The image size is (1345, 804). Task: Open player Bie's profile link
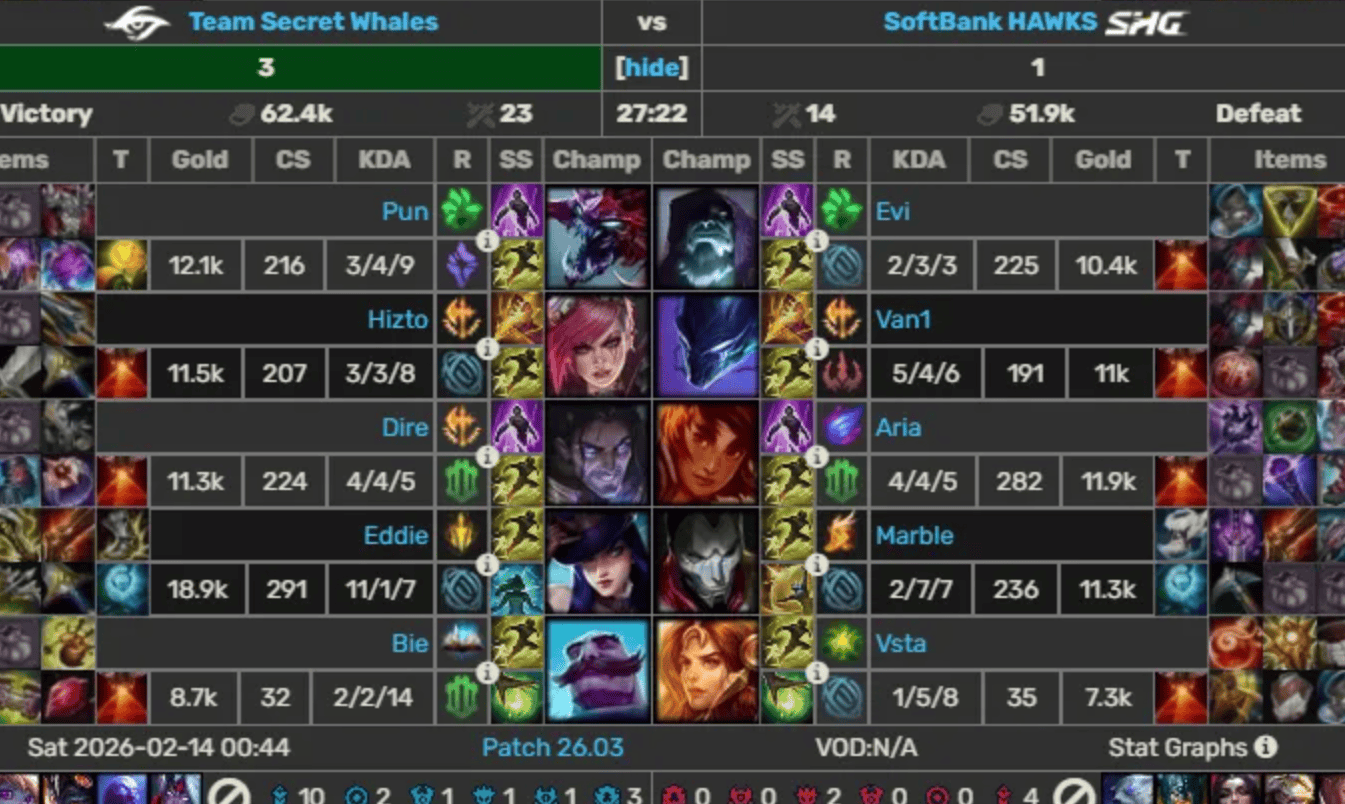tap(410, 644)
